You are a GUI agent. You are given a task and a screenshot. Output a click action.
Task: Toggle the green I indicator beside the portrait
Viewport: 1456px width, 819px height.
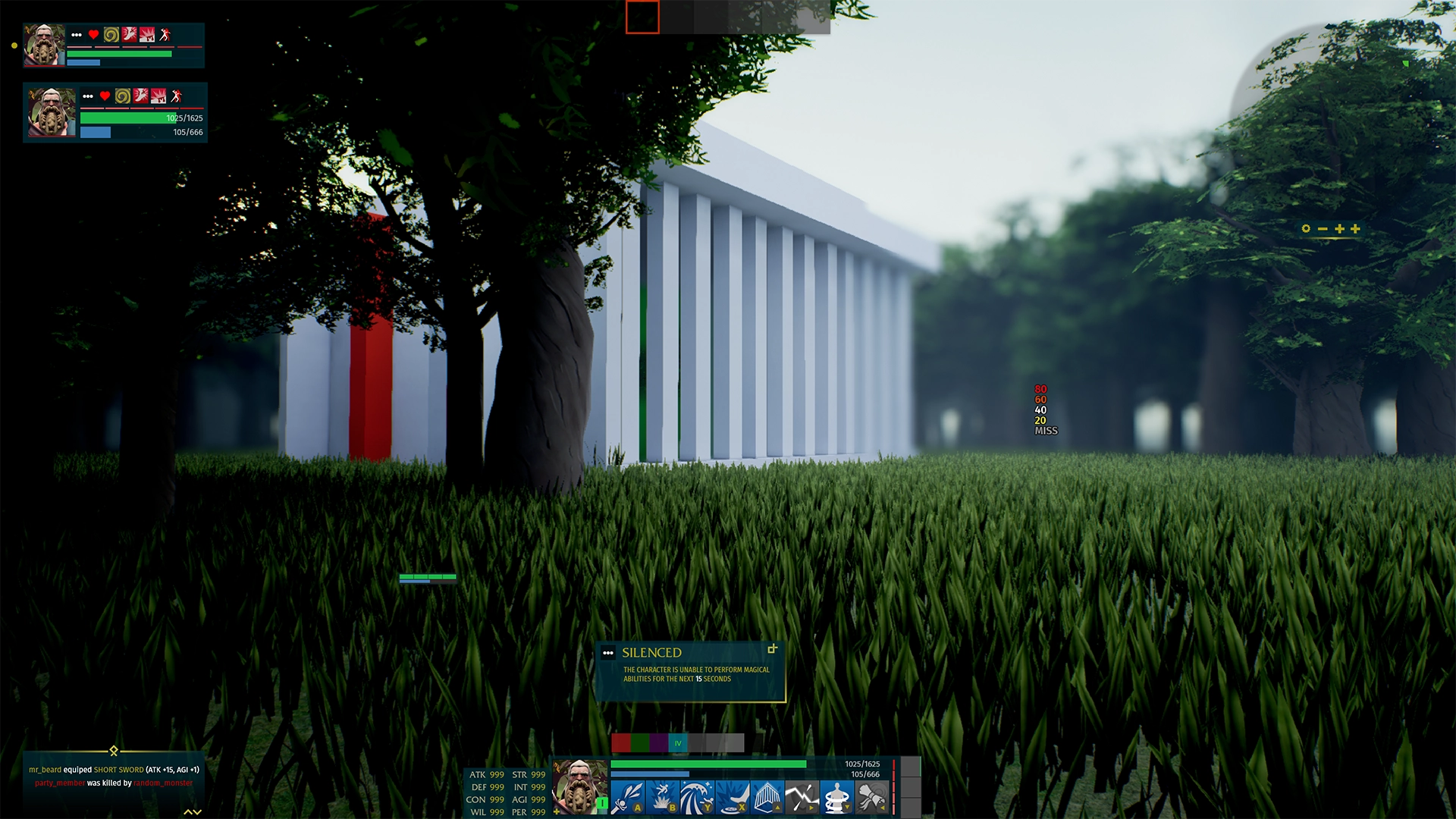(x=602, y=805)
